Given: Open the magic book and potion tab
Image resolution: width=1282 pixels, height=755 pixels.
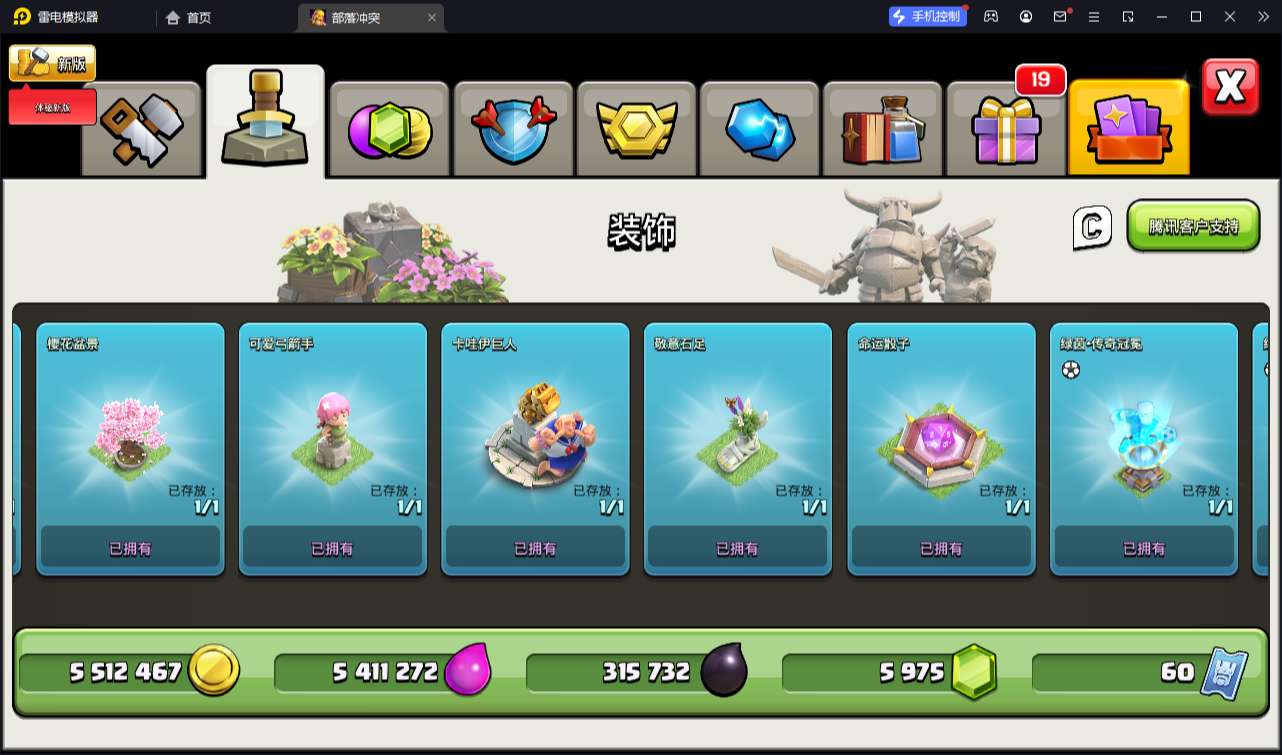Looking at the screenshot, I should [x=882, y=128].
